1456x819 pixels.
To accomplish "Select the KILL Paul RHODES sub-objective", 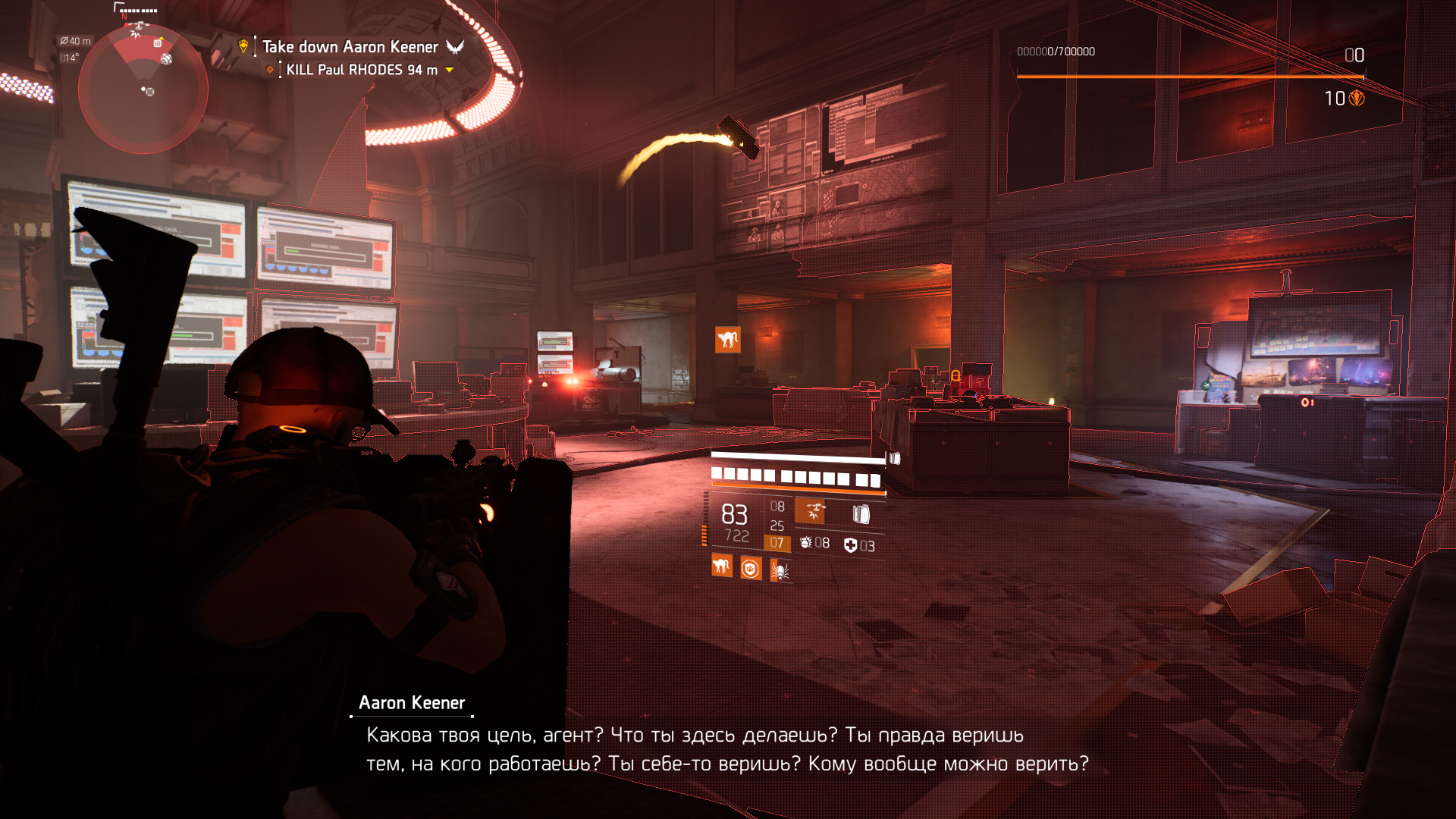I will 361,70.
